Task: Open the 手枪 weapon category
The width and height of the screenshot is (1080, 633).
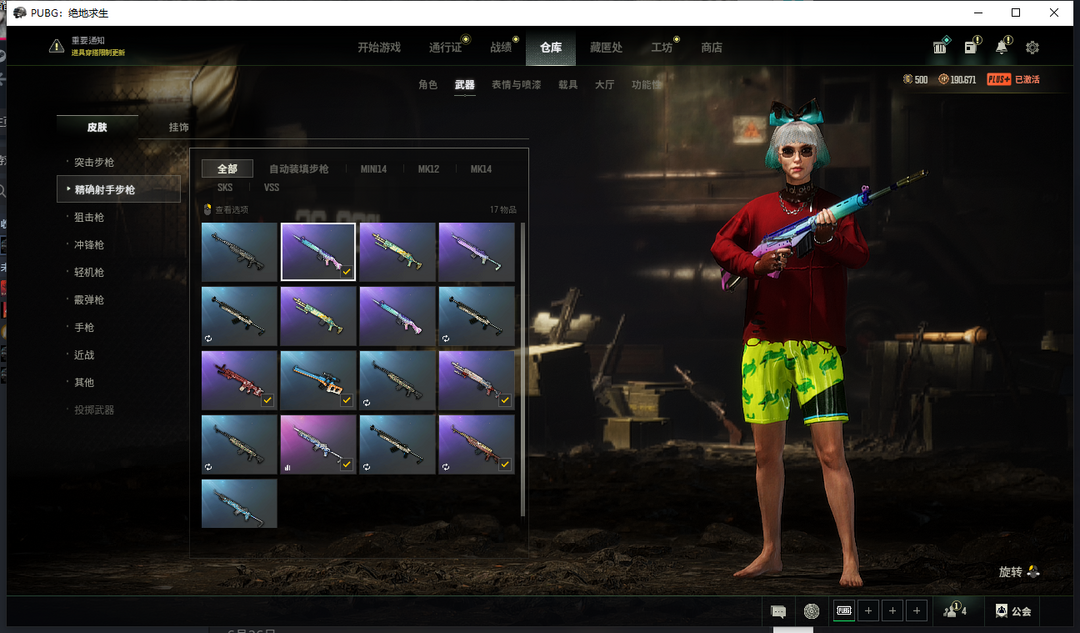Action: click(84, 327)
